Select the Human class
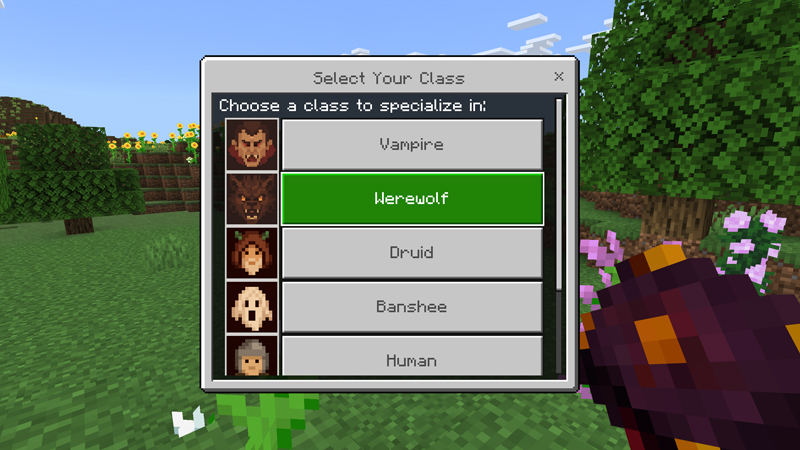The width and height of the screenshot is (800, 450). pyautogui.click(x=411, y=357)
